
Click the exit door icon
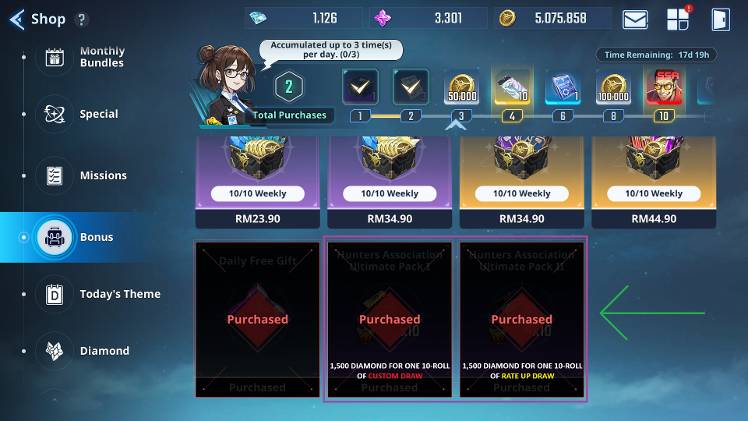719,19
